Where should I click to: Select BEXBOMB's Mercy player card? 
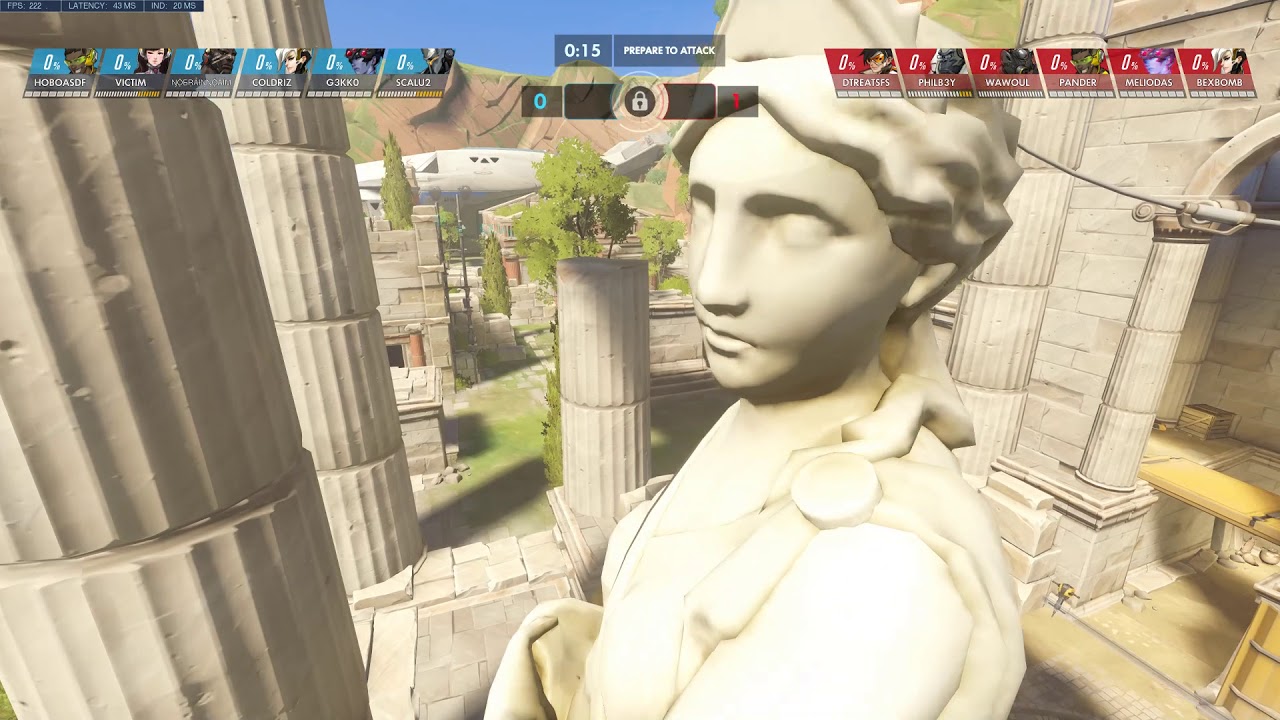click(x=1218, y=72)
